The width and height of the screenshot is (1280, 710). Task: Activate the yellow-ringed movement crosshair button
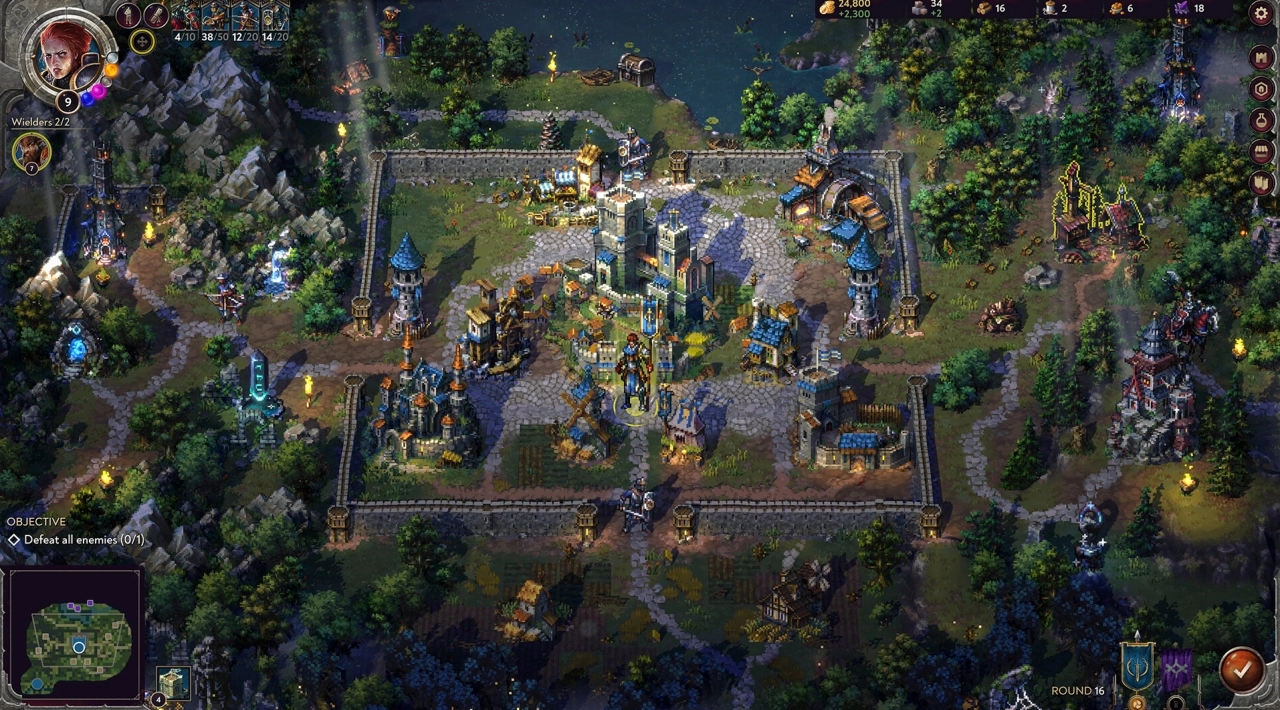[x=142, y=42]
